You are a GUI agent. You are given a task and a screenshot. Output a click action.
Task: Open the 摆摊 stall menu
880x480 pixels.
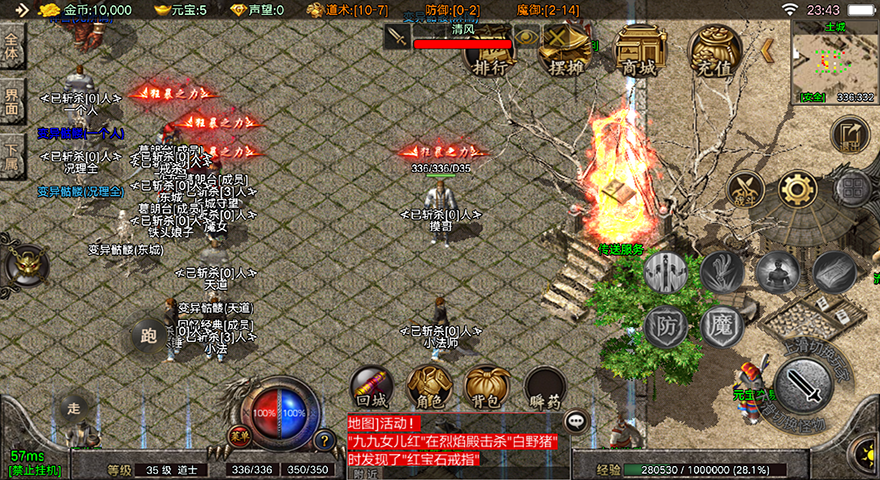tap(568, 51)
